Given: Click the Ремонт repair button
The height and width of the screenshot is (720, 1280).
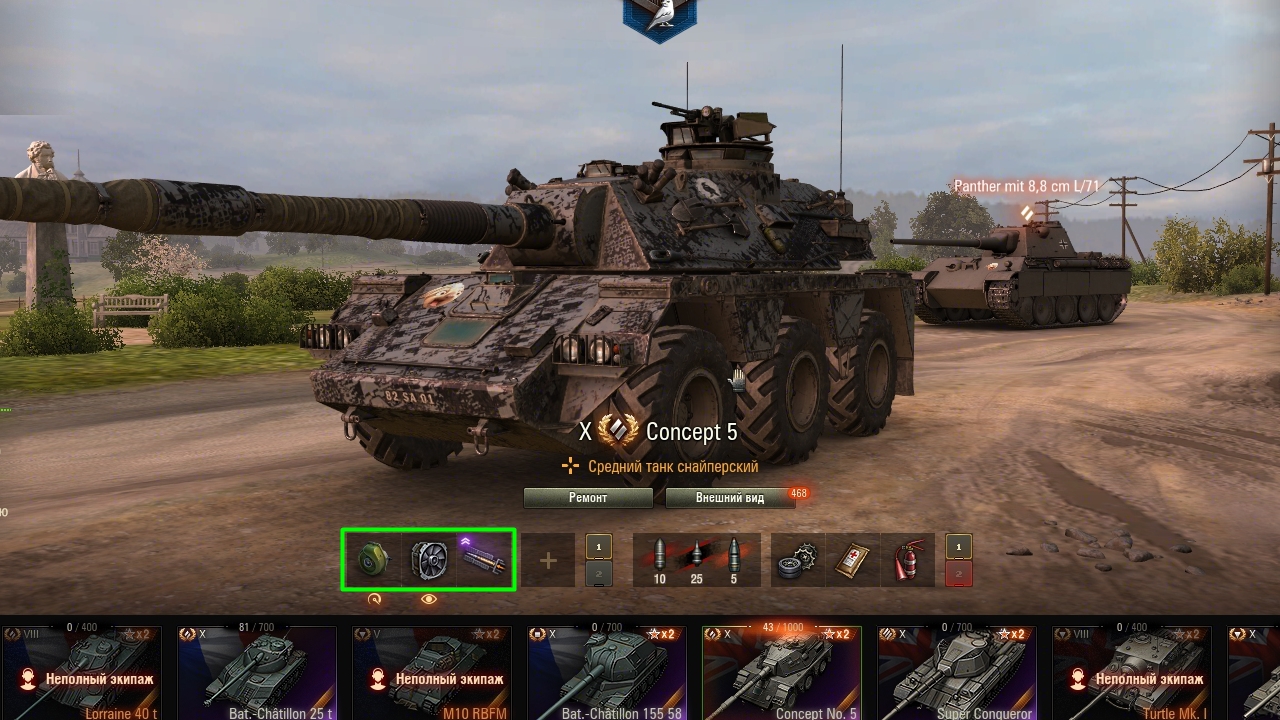Looking at the screenshot, I should [x=588, y=498].
